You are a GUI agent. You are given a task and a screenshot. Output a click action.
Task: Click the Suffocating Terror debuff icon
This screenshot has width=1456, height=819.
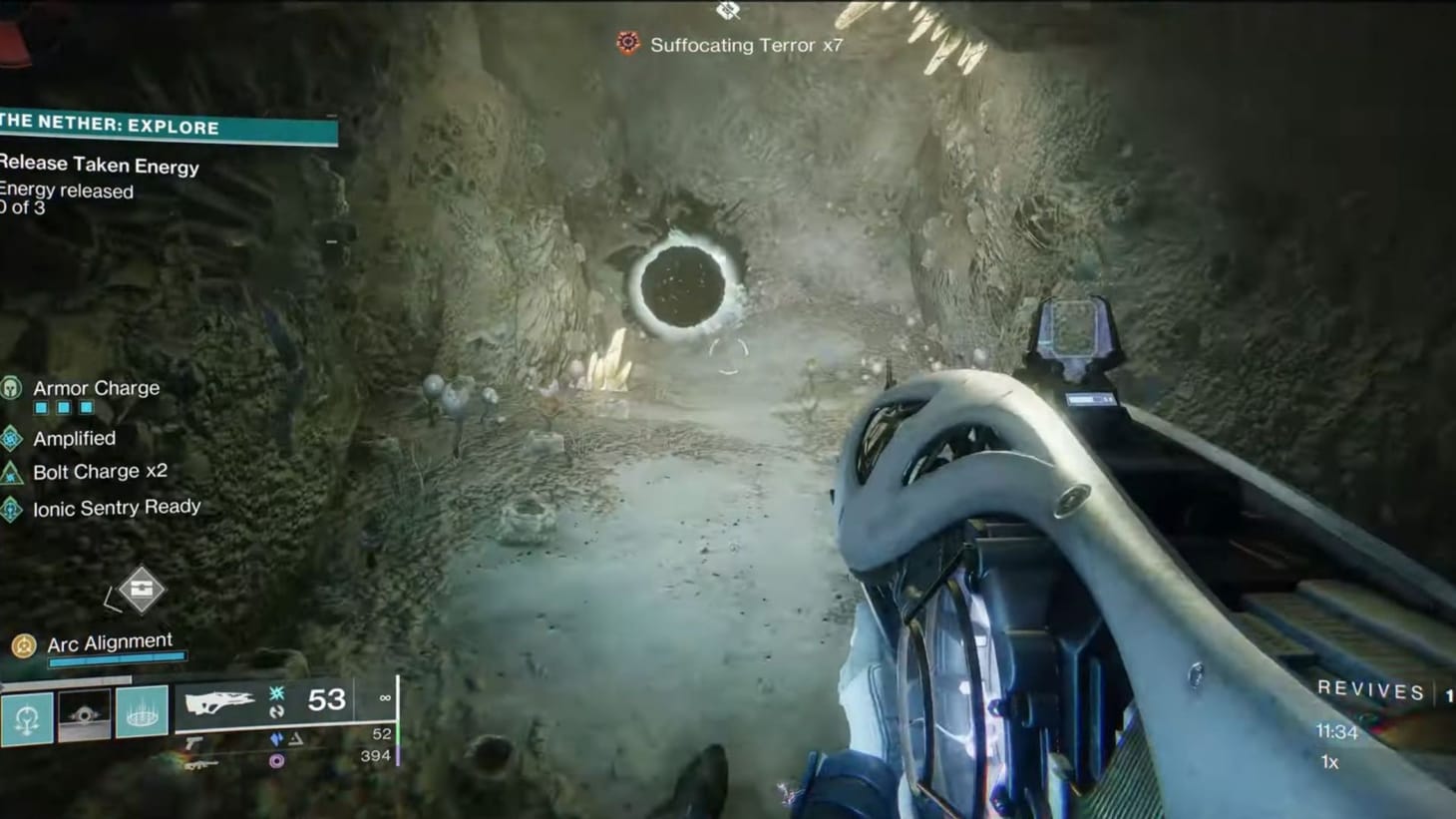626,44
